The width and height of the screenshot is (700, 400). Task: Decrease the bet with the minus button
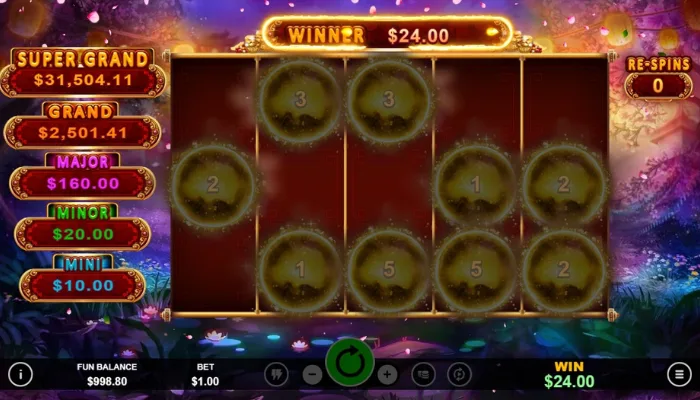point(312,374)
